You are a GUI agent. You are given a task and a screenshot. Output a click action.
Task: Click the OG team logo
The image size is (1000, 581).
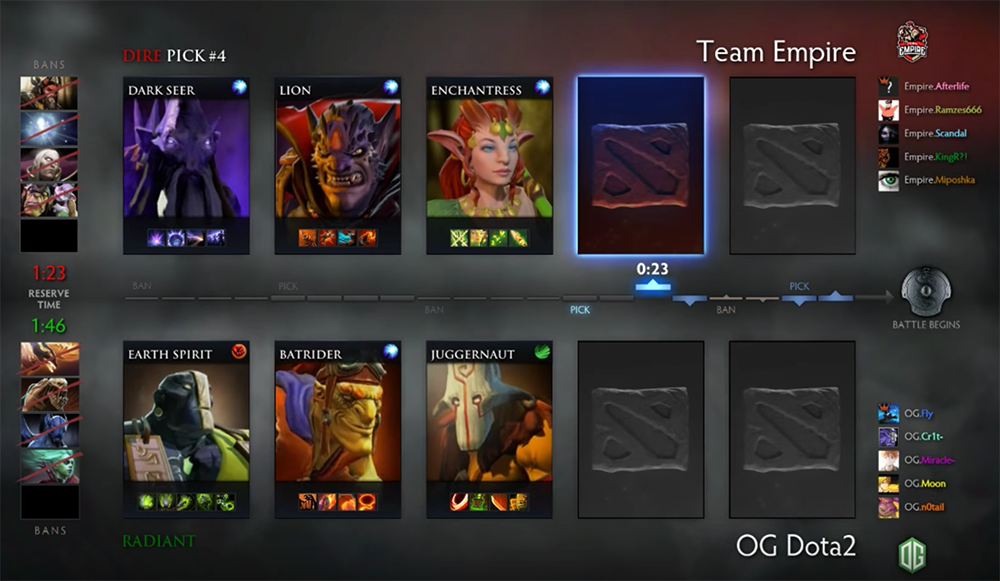911,553
